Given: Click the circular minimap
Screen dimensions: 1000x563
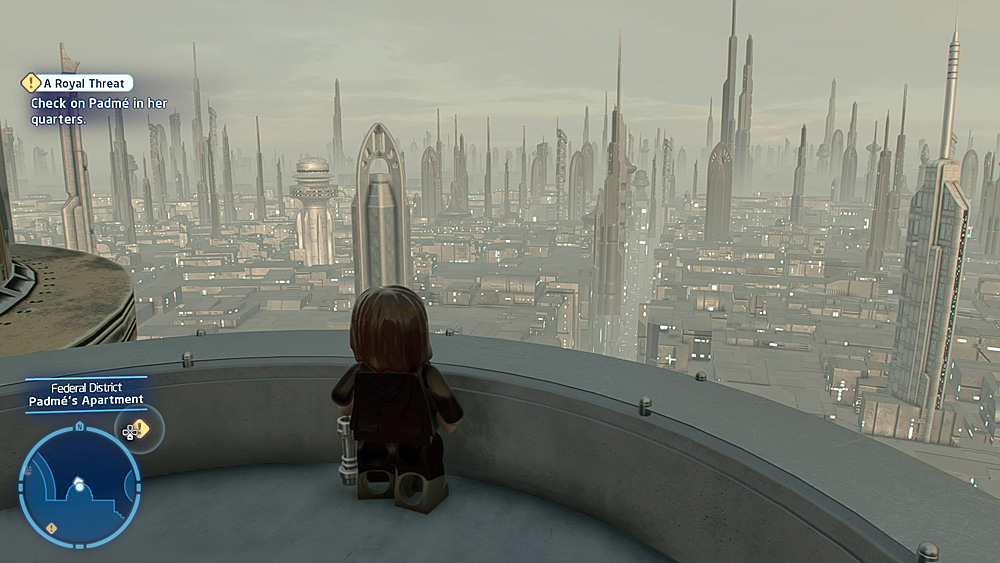Looking at the screenshot, I should [79, 487].
